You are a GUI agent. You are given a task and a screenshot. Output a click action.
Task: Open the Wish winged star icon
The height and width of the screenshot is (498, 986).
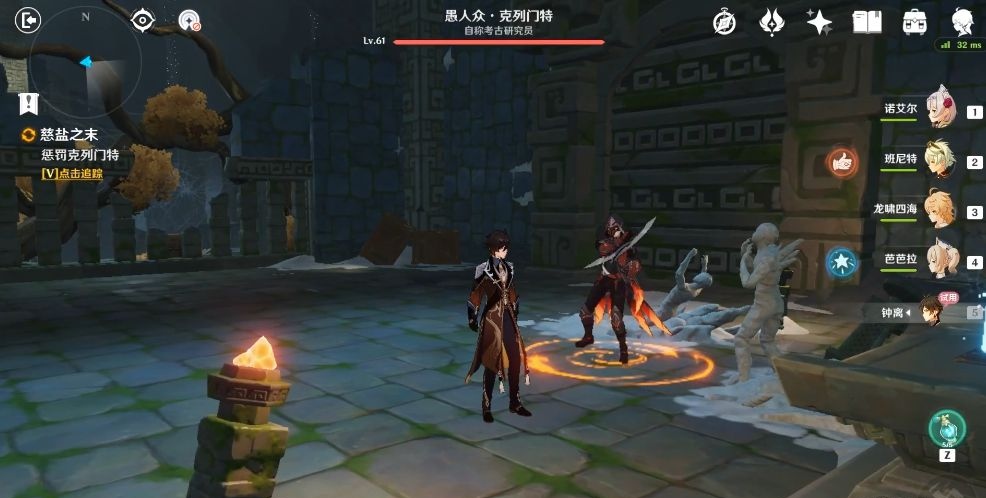tap(772, 22)
